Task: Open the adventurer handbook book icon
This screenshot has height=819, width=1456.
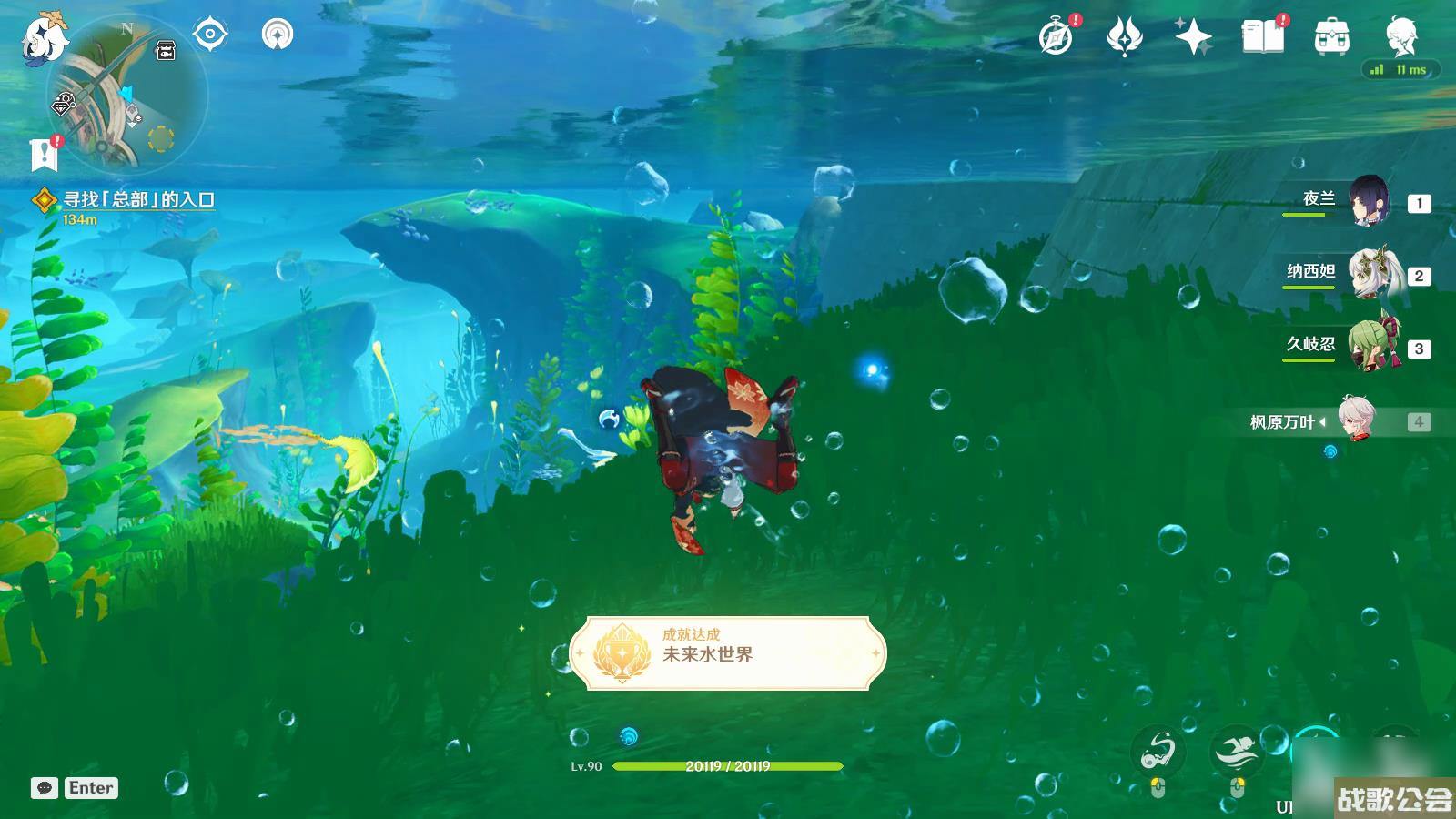Action: (1262, 37)
